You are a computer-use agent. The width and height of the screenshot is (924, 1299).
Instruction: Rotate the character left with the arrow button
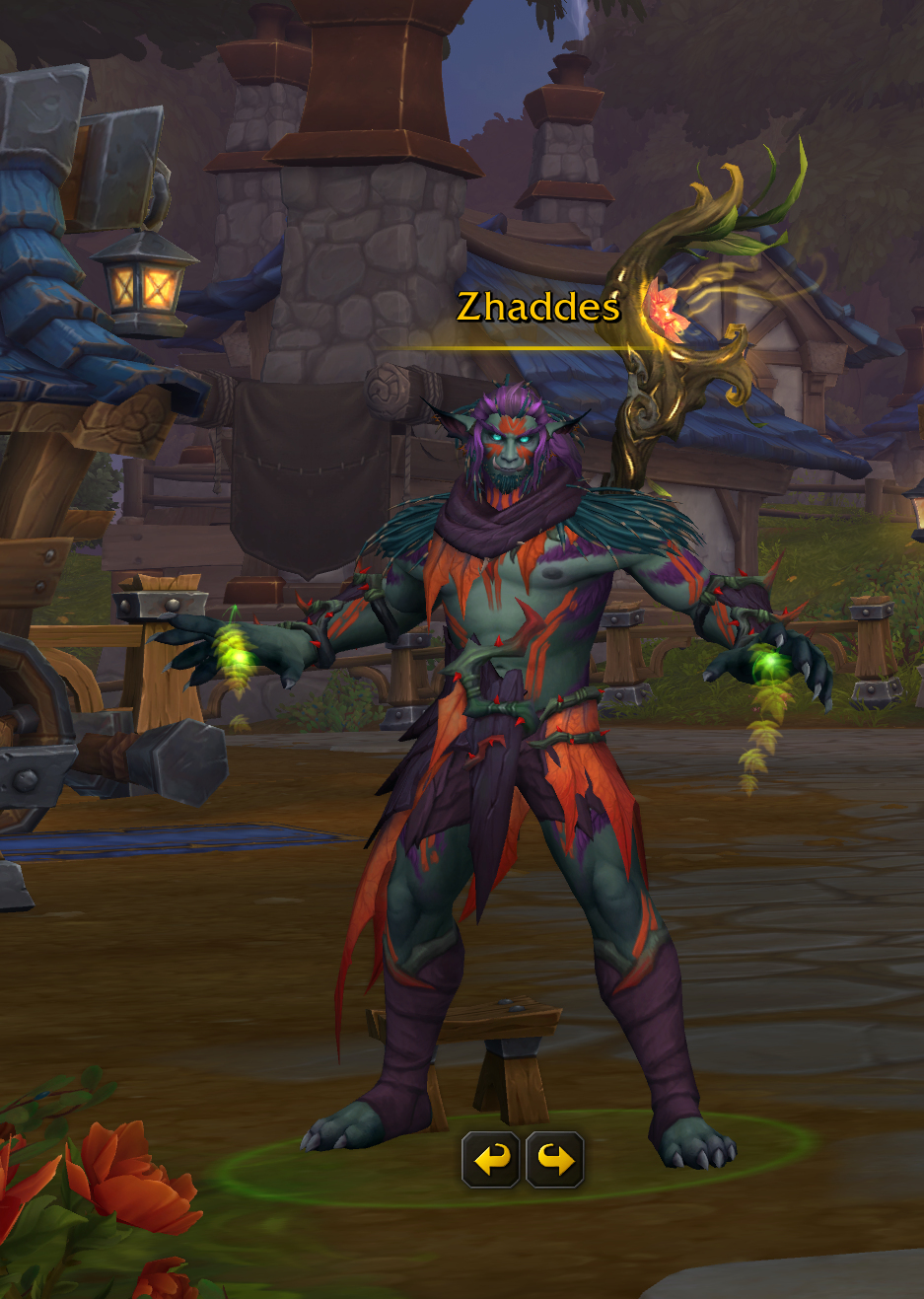pyautogui.click(x=491, y=1159)
